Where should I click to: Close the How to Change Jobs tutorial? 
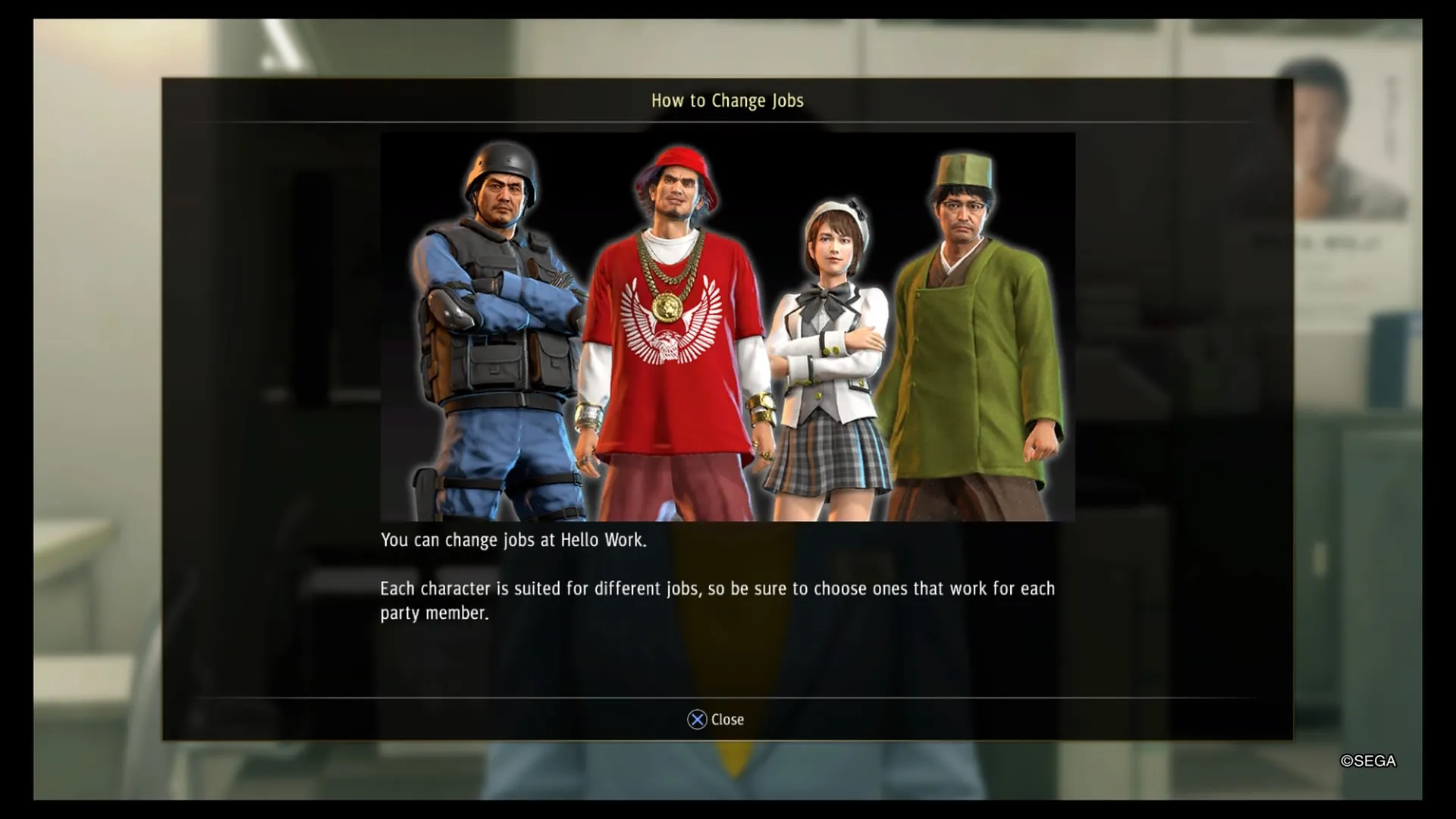click(715, 720)
